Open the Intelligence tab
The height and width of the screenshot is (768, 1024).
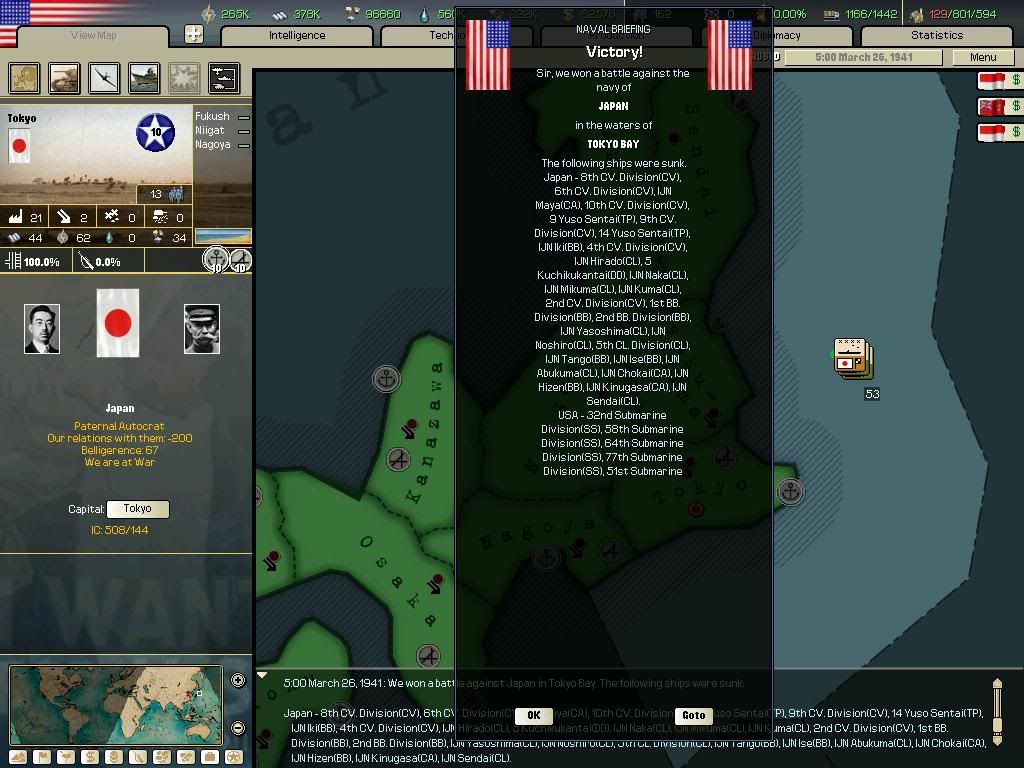pyautogui.click(x=297, y=35)
